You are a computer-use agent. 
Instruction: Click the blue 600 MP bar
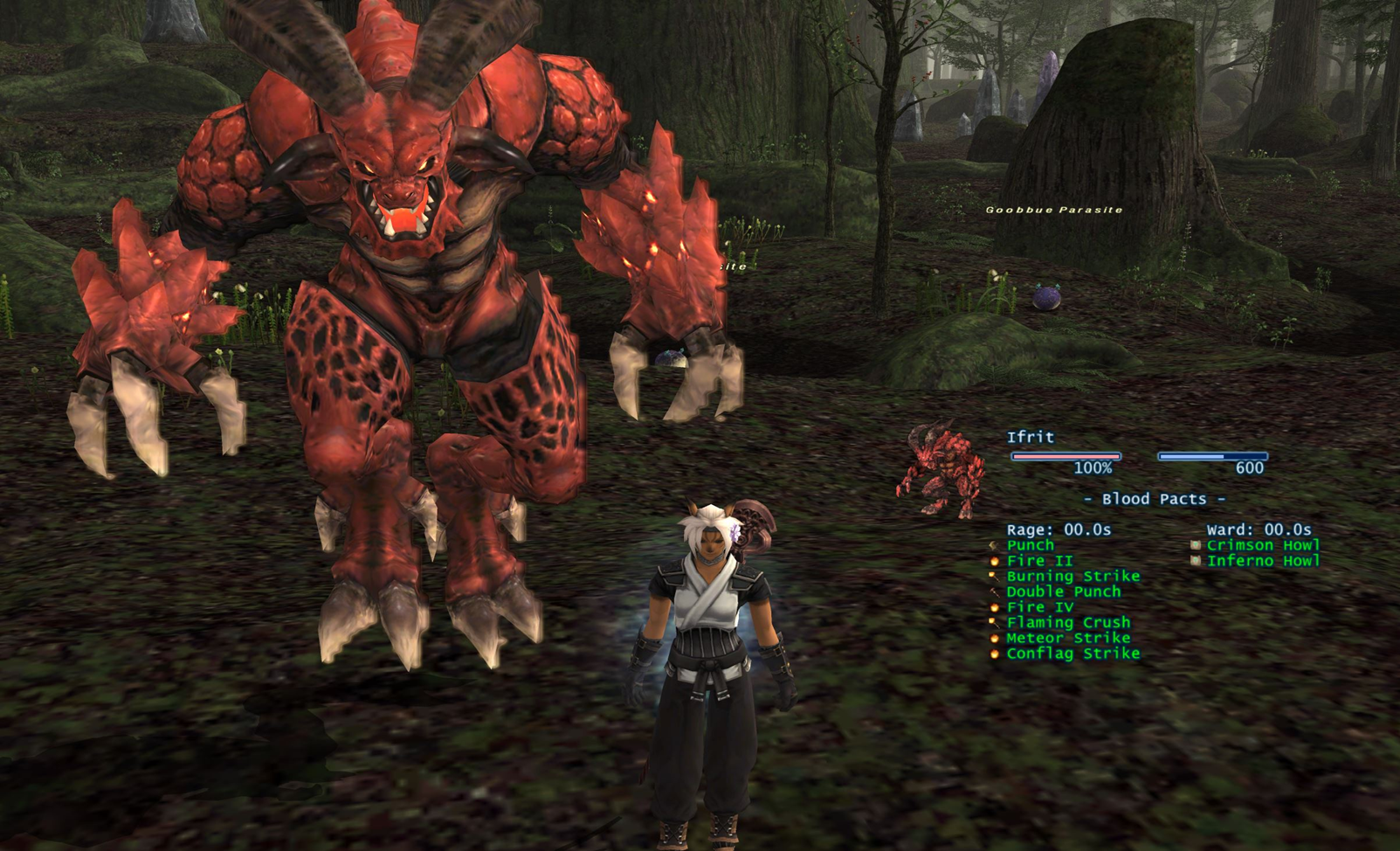pos(1212,454)
